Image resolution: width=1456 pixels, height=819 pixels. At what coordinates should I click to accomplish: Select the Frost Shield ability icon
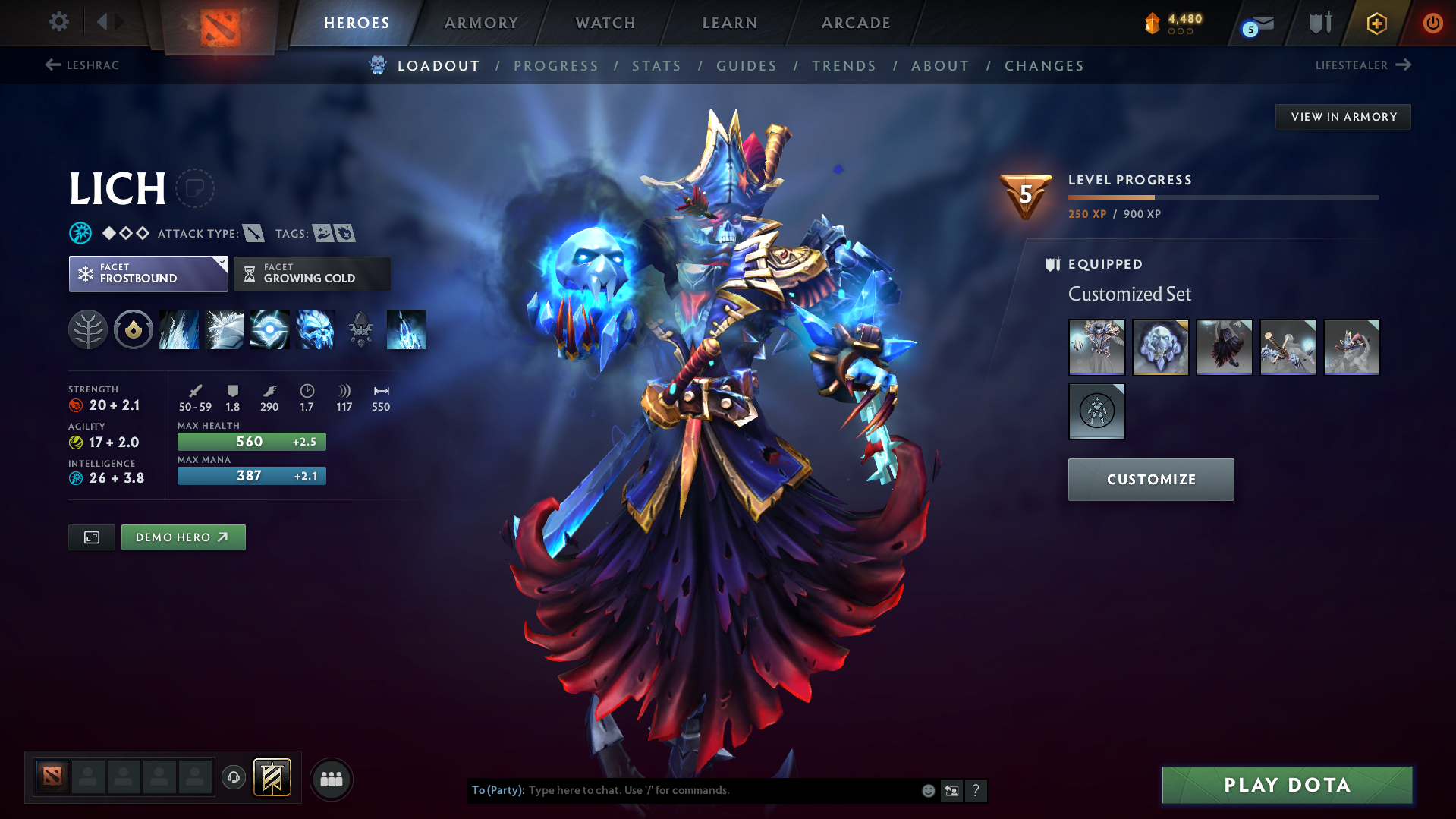pos(225,329)
